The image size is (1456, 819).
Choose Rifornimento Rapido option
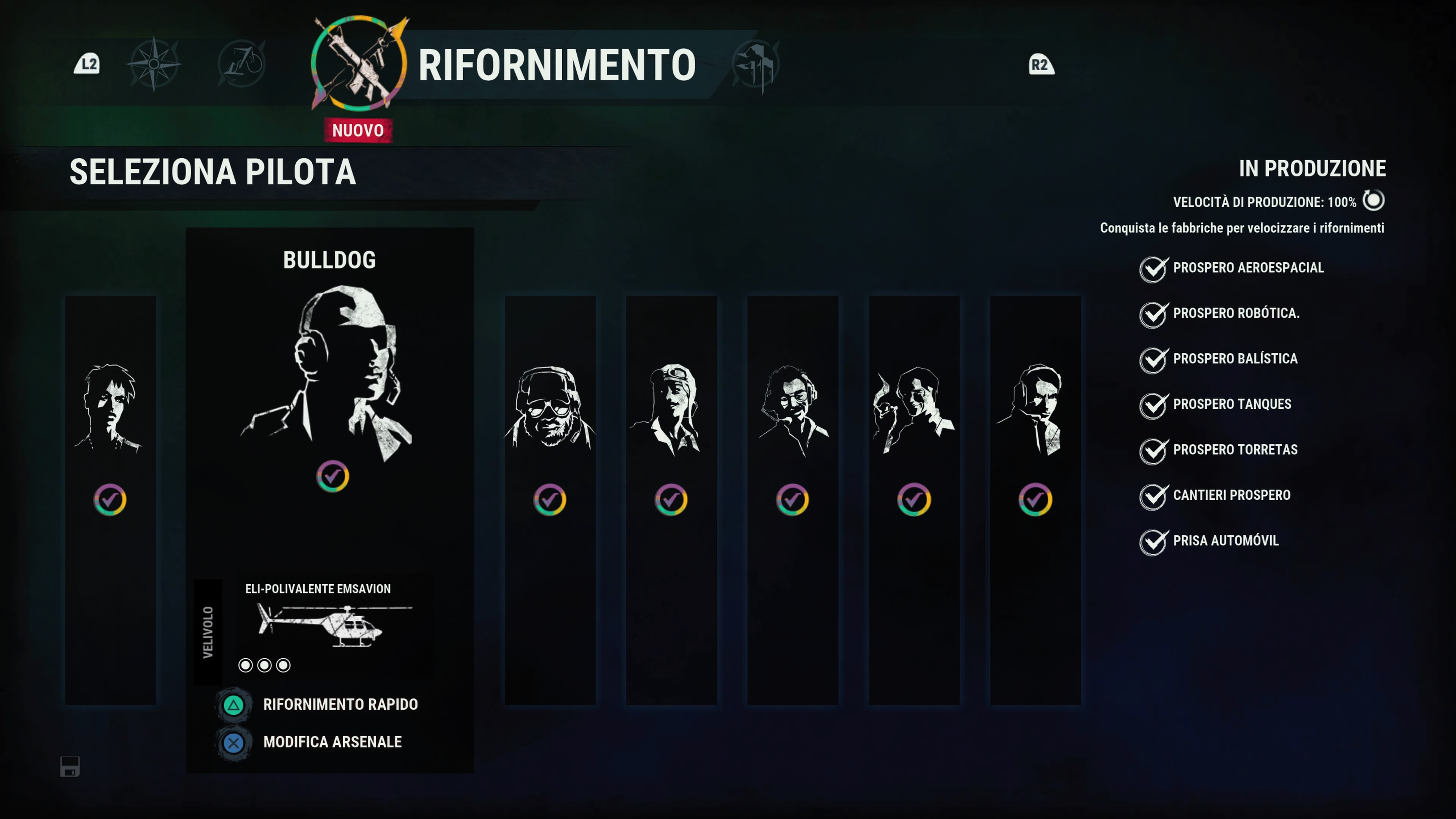pyautogui.click(x=340, y=704)
